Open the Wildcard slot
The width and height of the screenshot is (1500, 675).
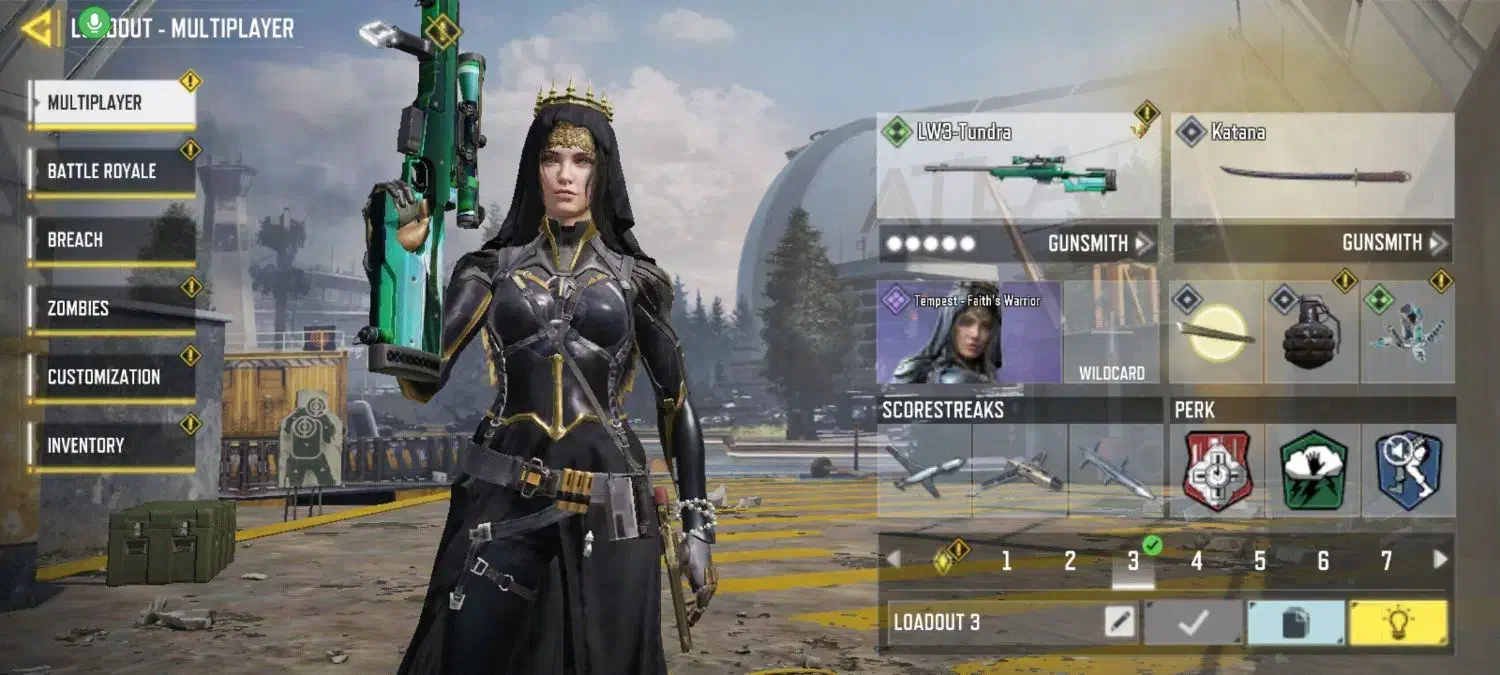point(1111,333)
